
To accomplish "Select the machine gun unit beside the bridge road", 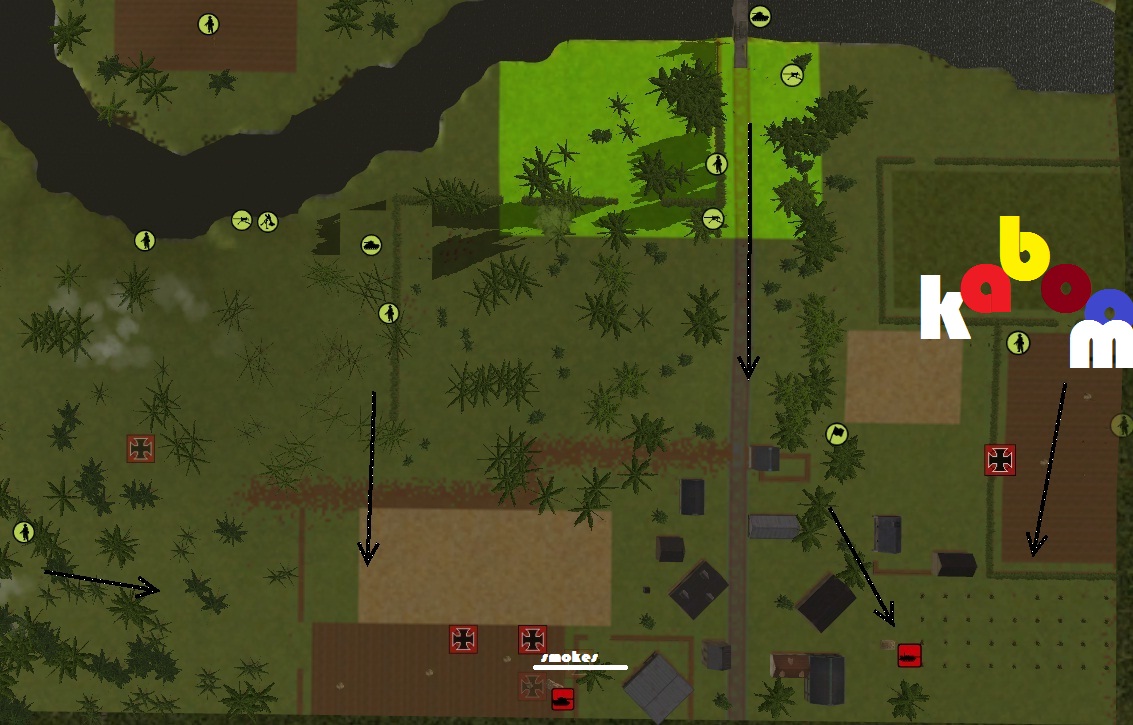I will [792, 74].
